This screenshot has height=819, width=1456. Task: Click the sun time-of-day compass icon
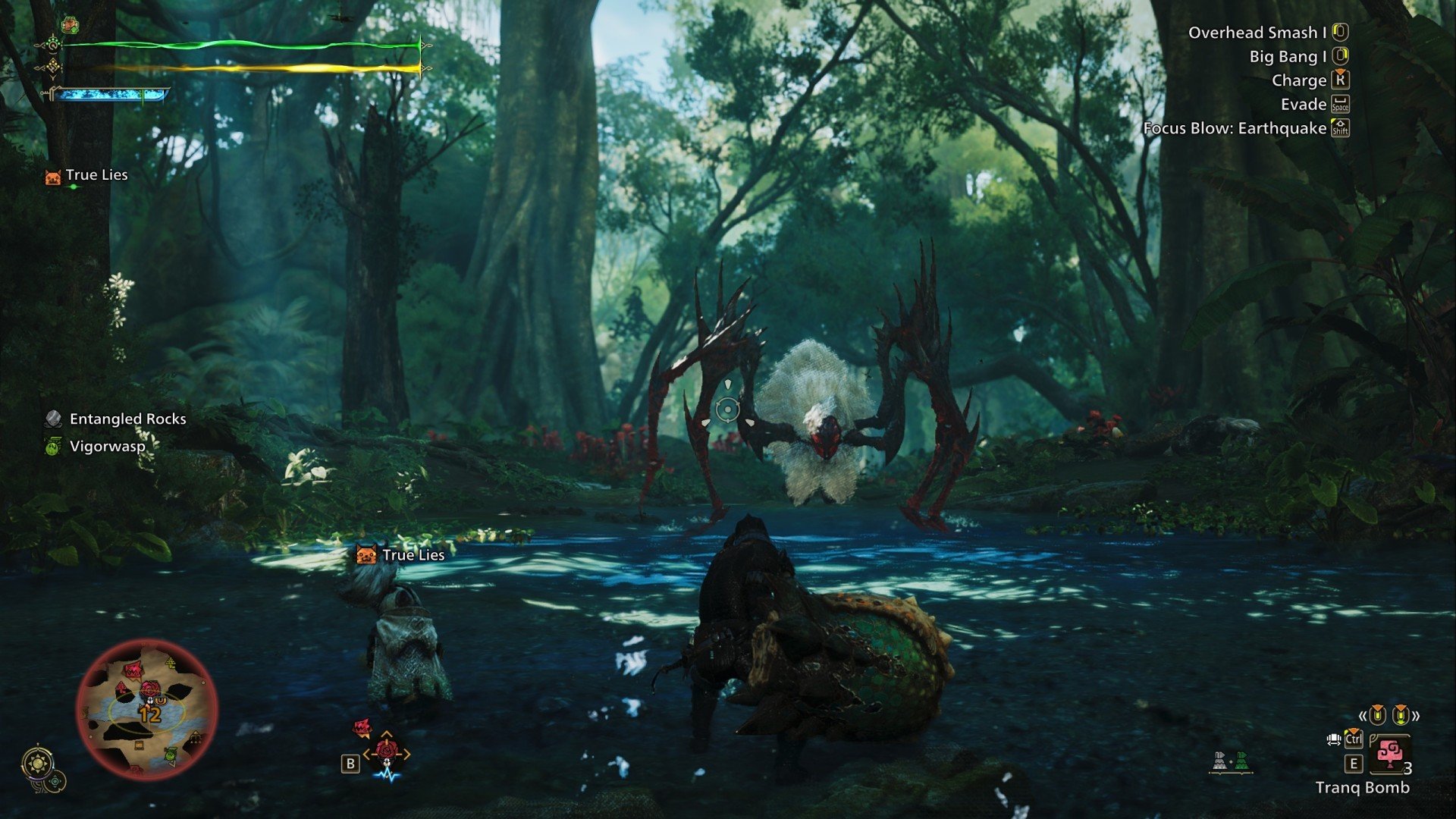pos(36,763)
